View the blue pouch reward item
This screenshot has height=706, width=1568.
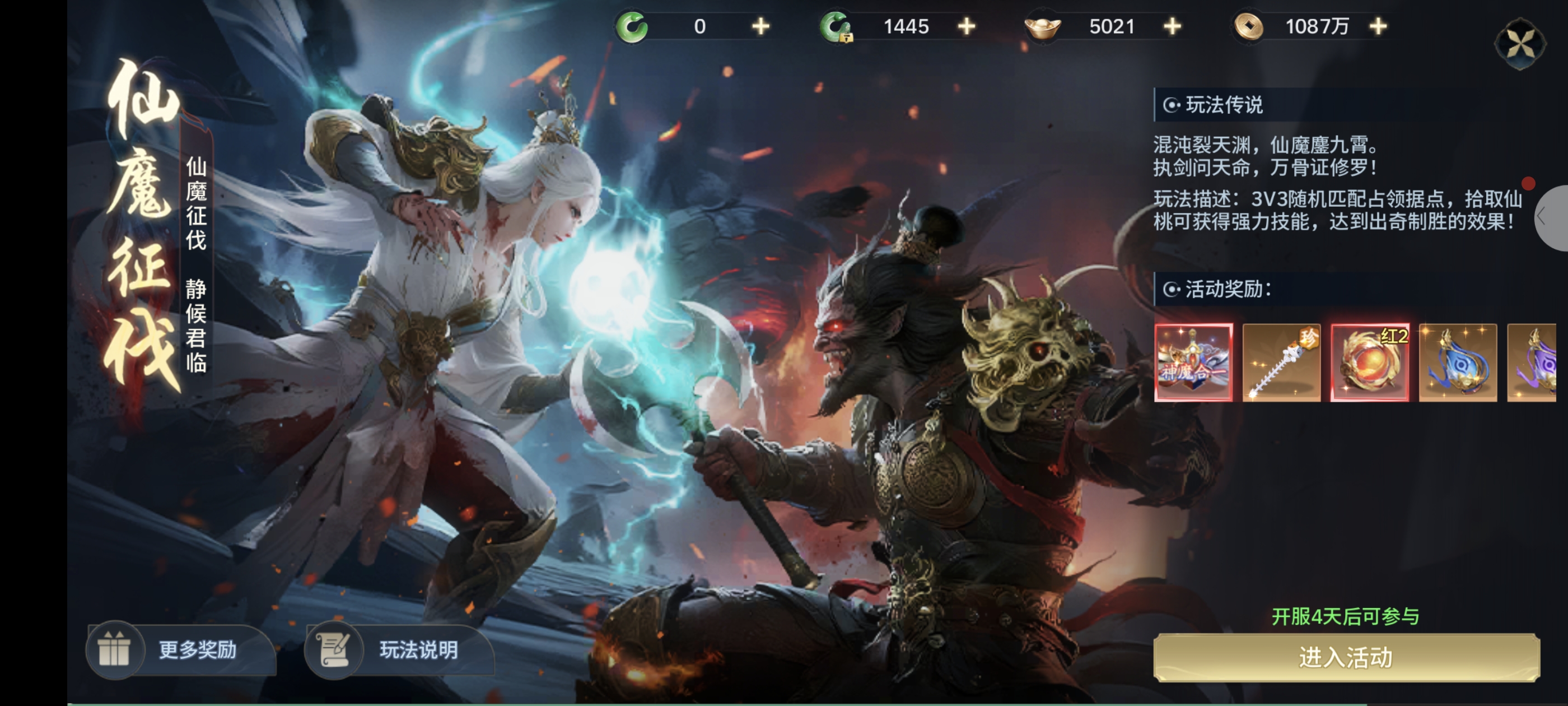tap(1458, 363)
